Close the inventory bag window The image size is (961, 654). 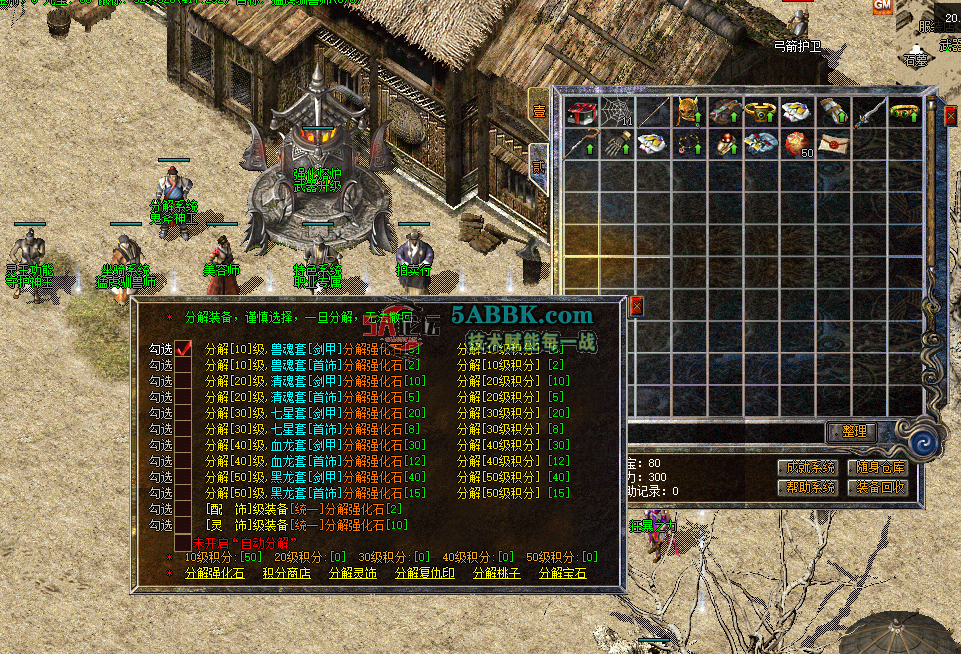[x=950, y=115]
